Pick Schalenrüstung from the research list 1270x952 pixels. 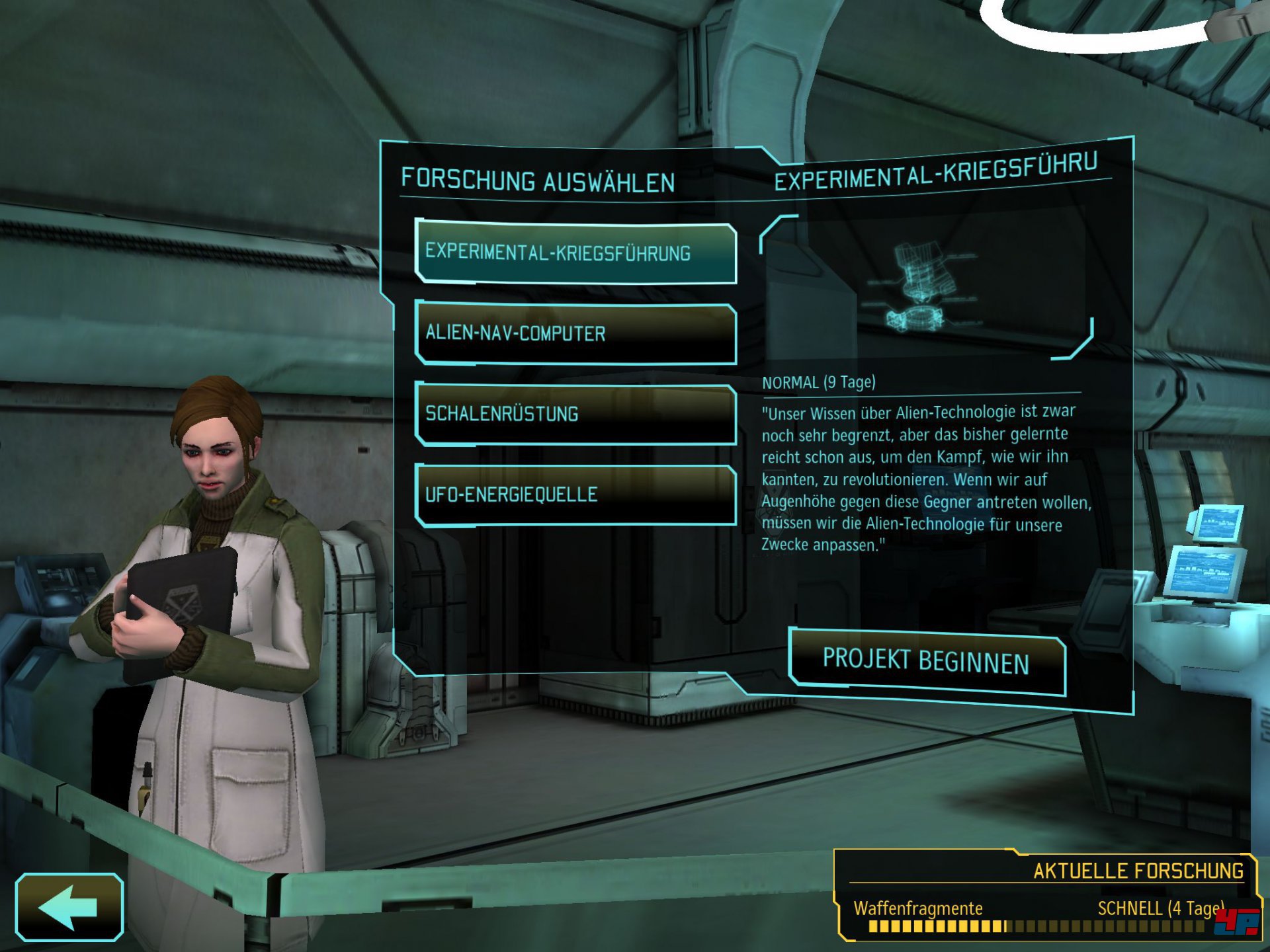point(575,415)
